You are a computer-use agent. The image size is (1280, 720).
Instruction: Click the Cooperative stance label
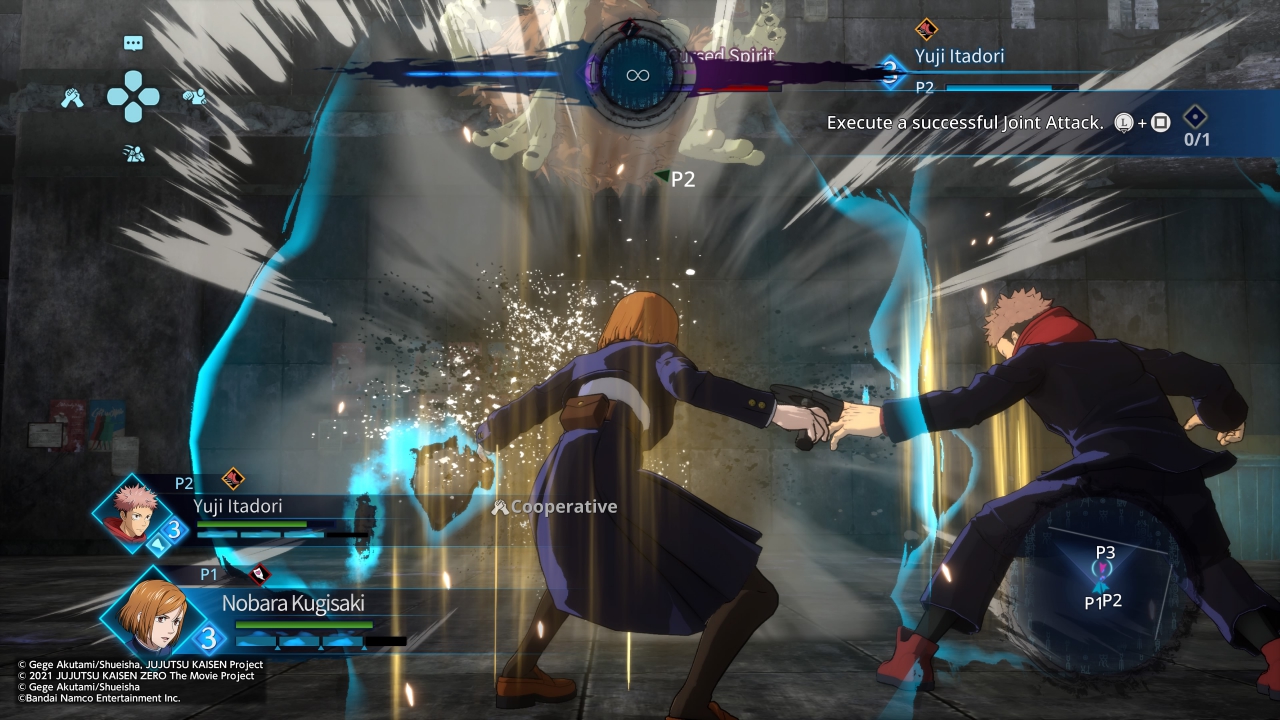pos(555,507)
